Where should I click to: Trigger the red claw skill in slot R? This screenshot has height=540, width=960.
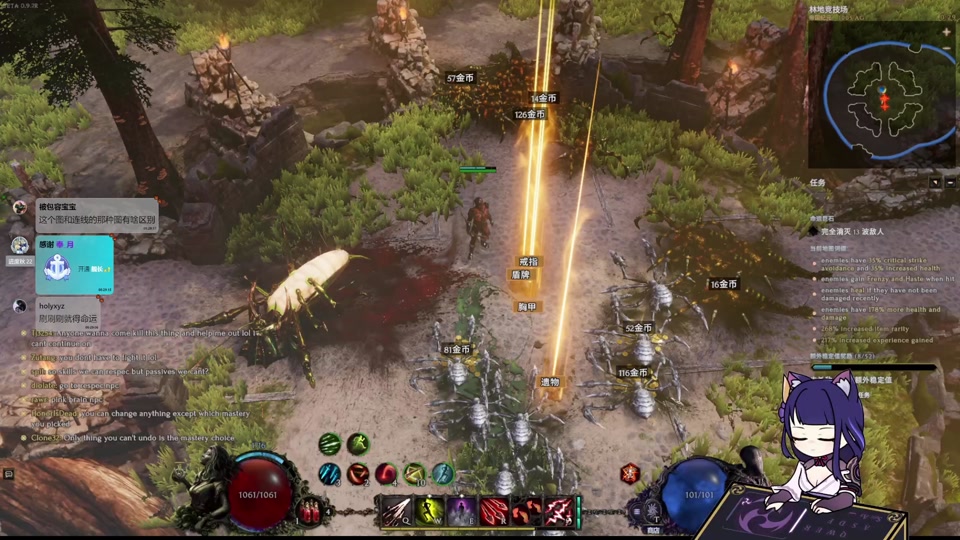pyautogui.click(x=494, y=511)
